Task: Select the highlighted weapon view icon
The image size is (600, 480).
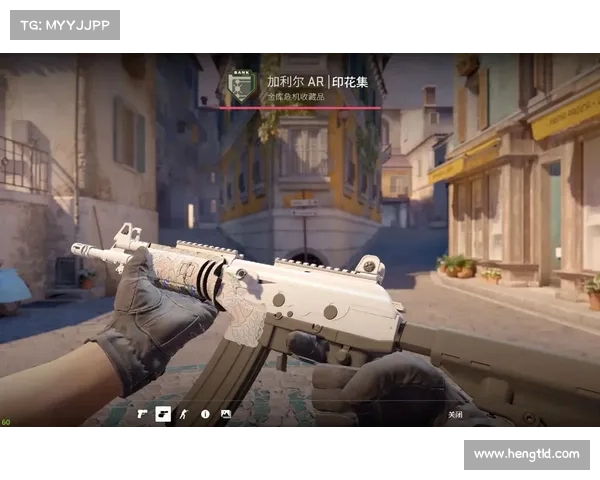Action: coord(163,413)
